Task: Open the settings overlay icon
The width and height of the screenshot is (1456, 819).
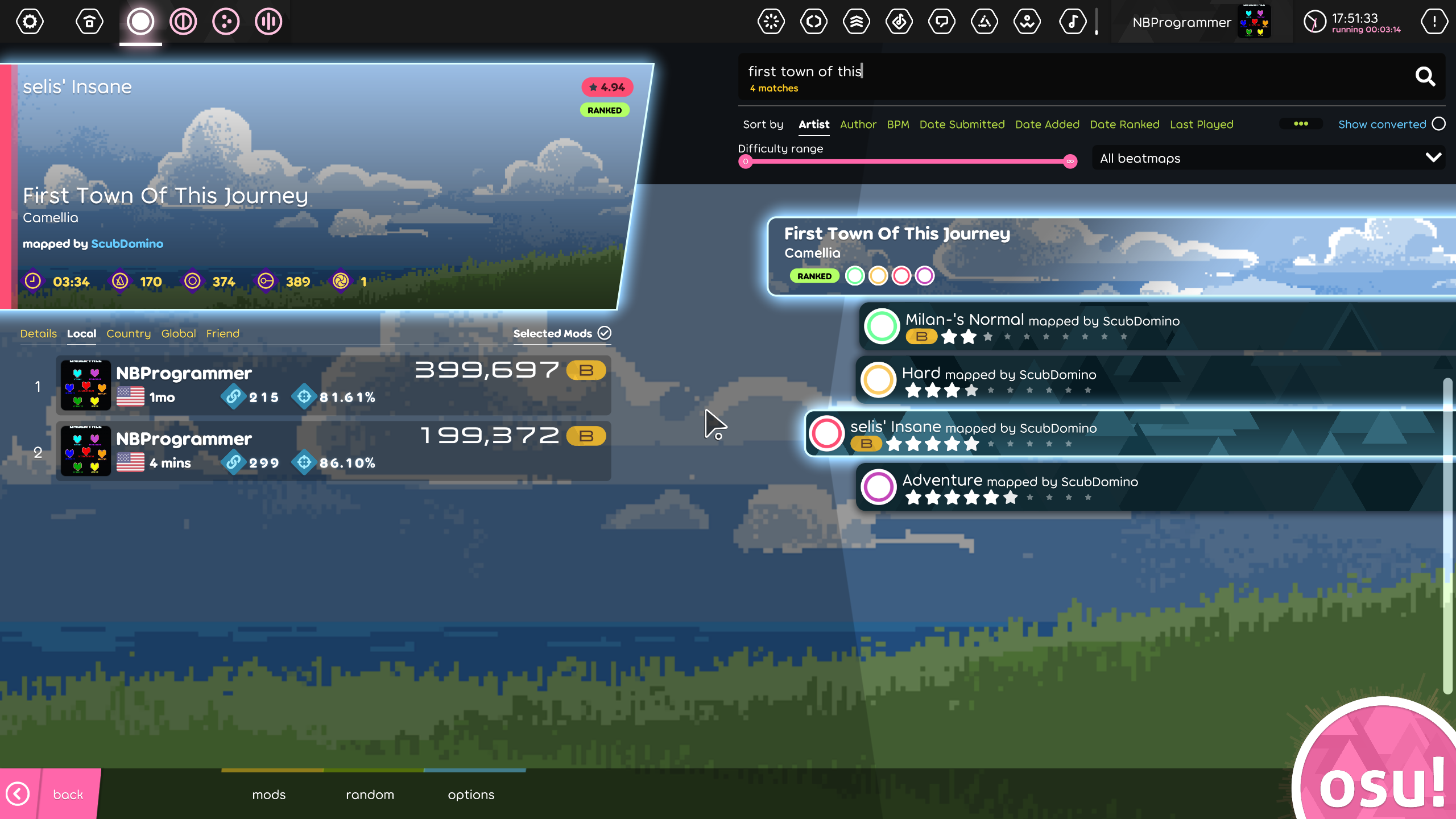Action: point(29,21)
